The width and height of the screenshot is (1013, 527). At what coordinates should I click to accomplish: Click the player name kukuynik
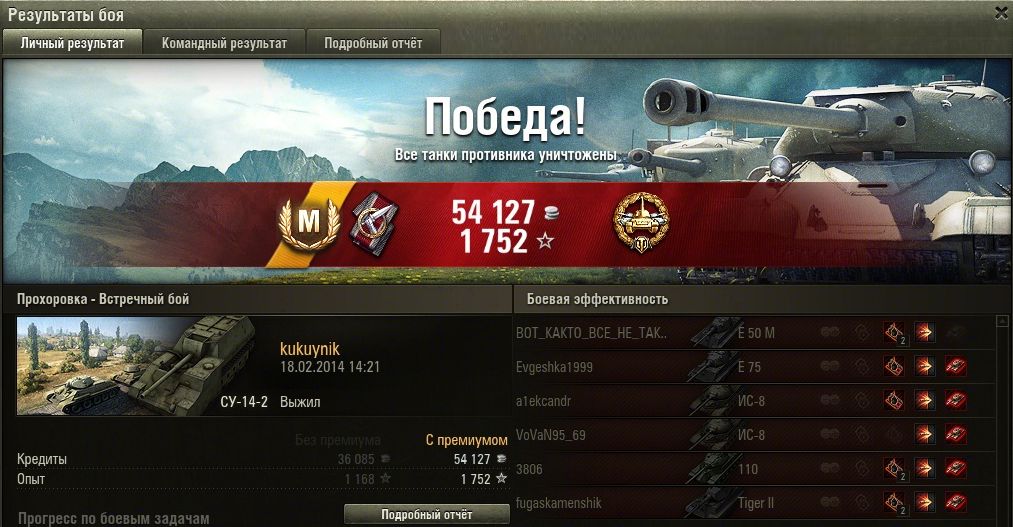pyautogui.click(x=310, y=348)
